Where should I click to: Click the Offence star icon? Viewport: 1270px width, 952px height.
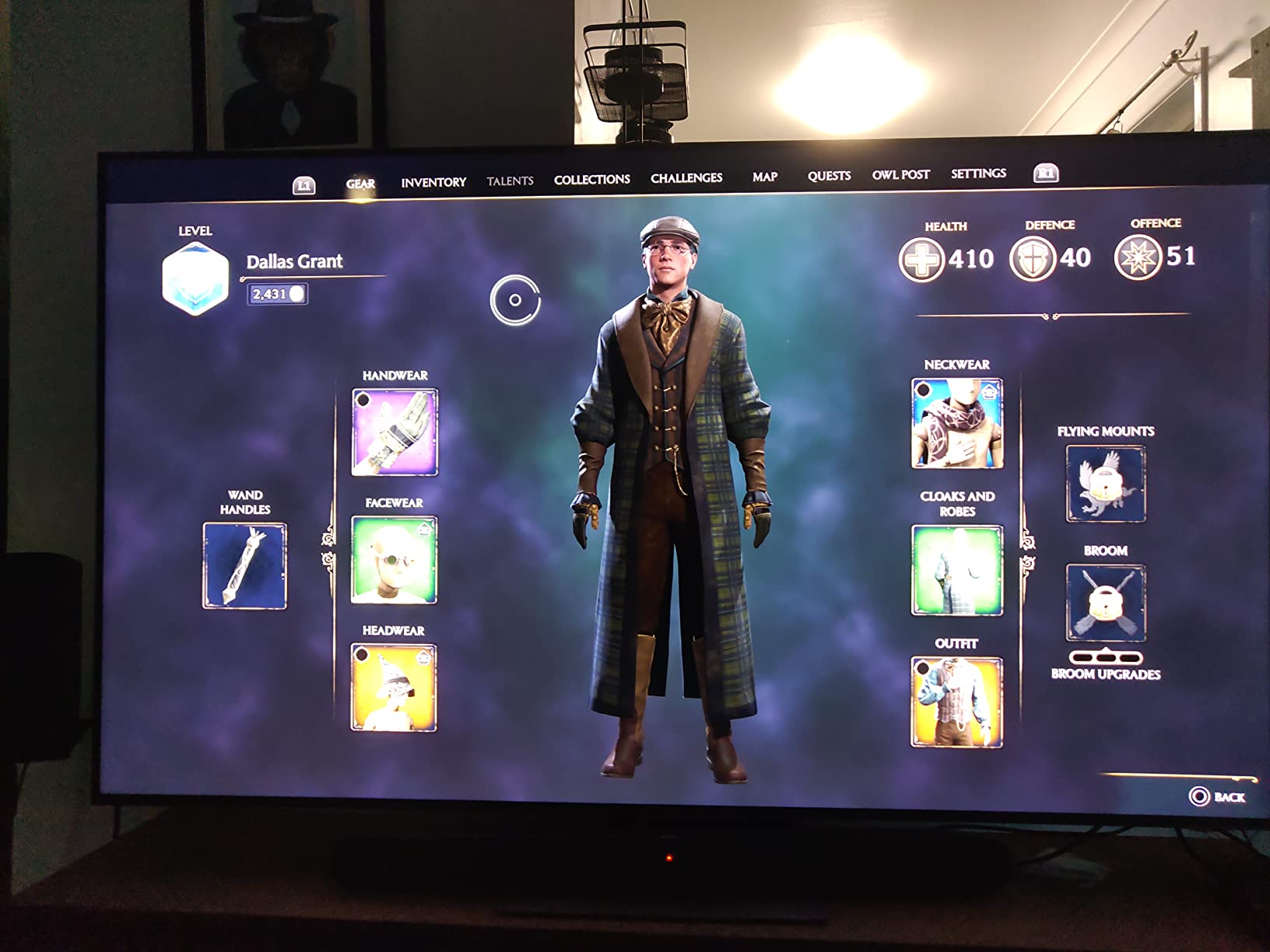(x=1138, y=257)
